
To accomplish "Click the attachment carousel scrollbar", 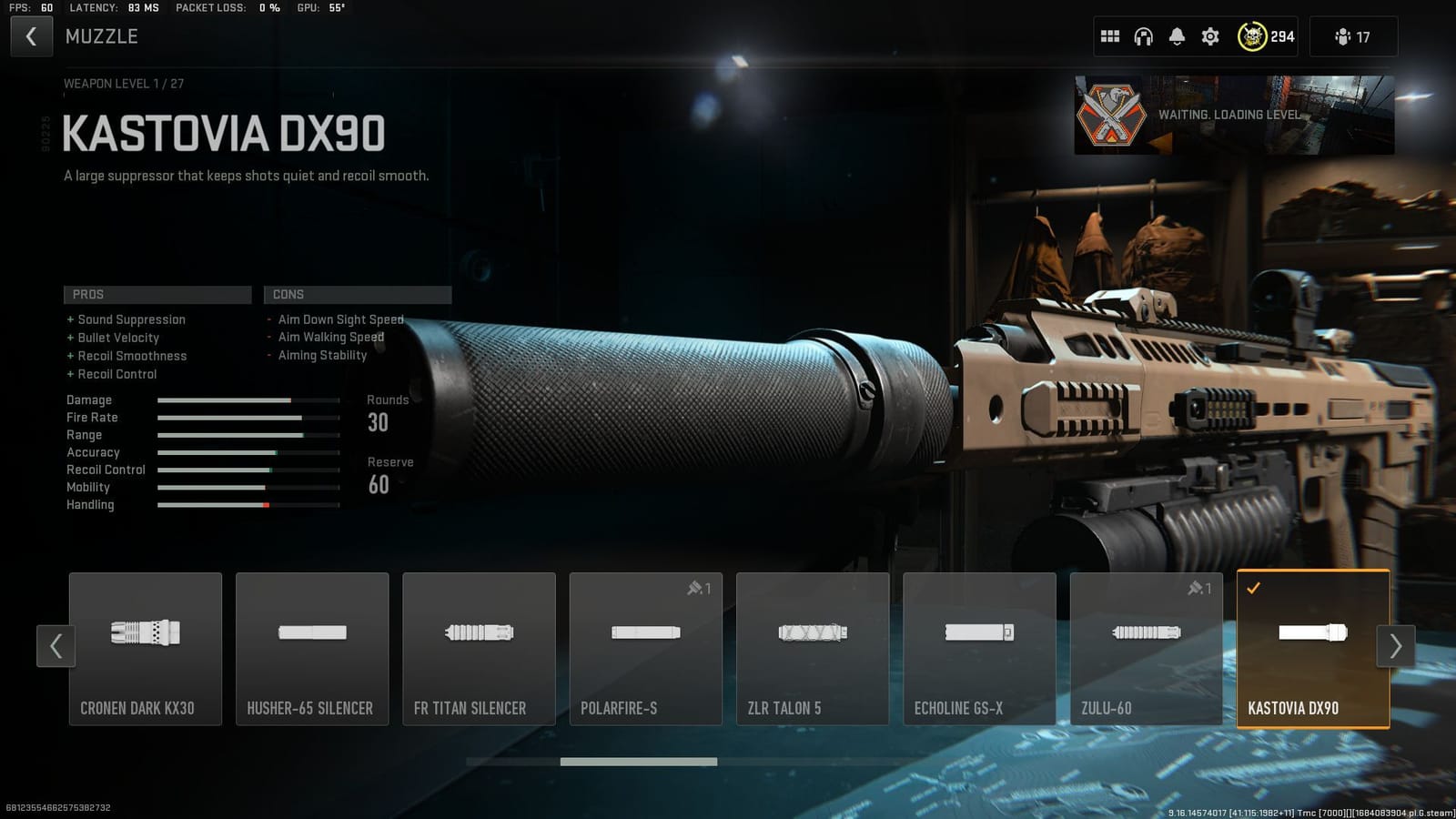I will point(637,761).
